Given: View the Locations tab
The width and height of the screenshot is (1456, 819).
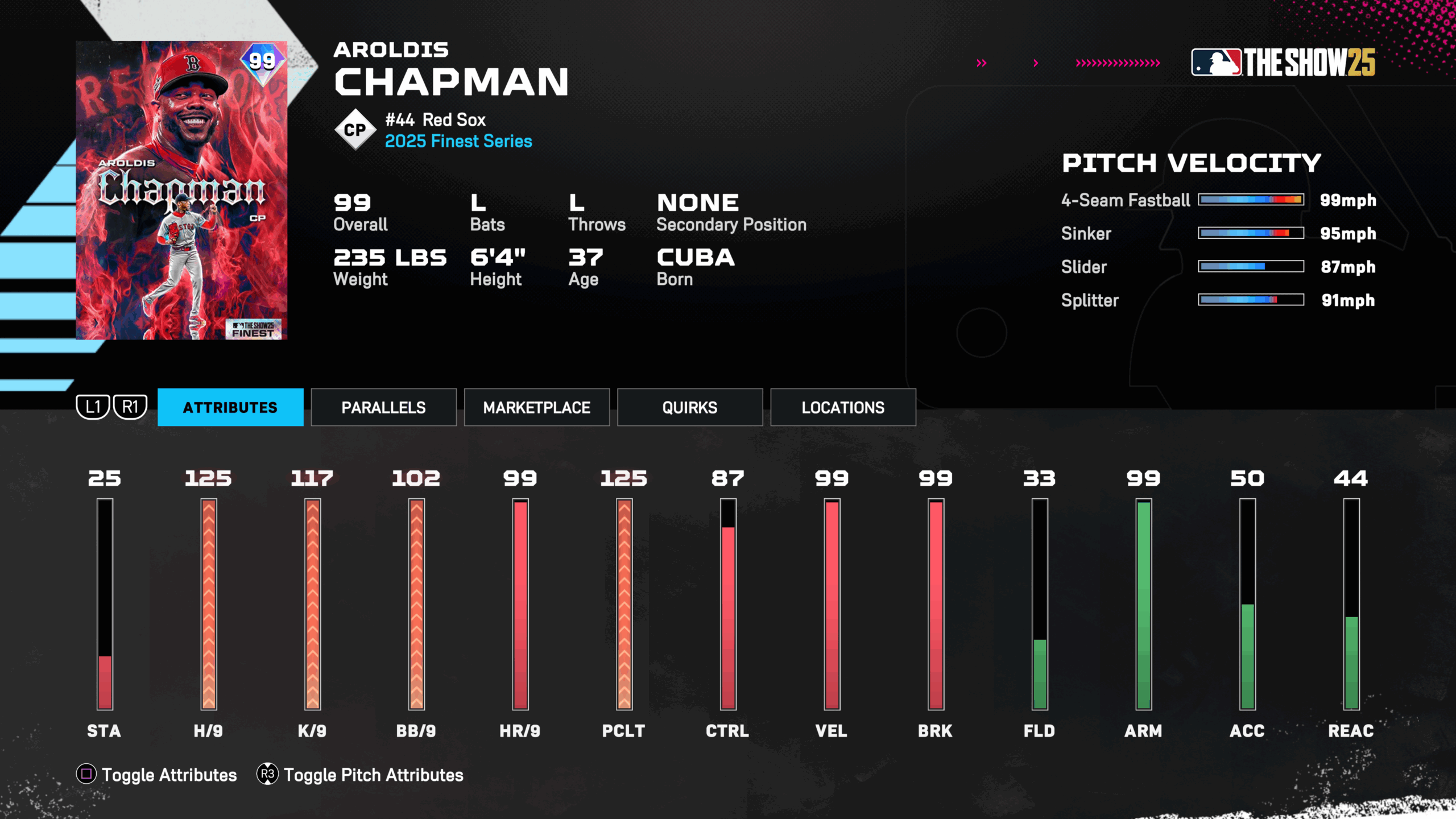Looking at the screenshot, I should pyautogui.click(x=843, y=407).
